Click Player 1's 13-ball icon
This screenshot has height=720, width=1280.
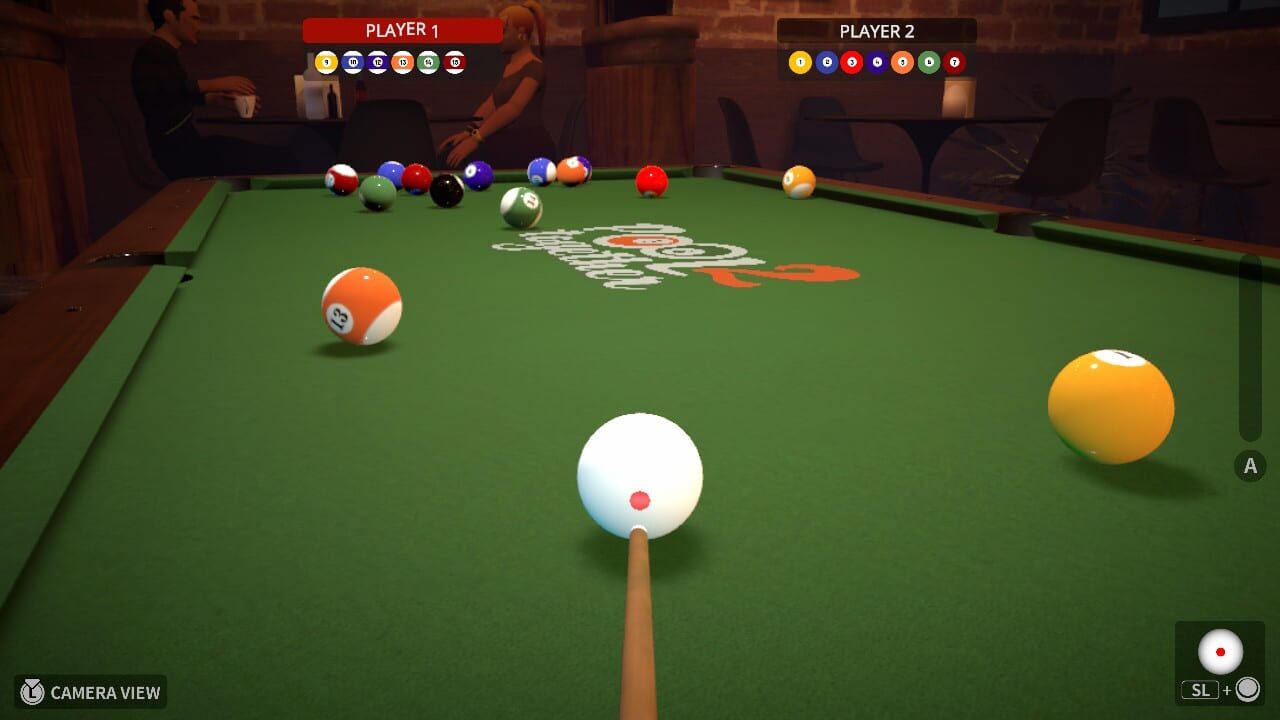tap(403, 62)
